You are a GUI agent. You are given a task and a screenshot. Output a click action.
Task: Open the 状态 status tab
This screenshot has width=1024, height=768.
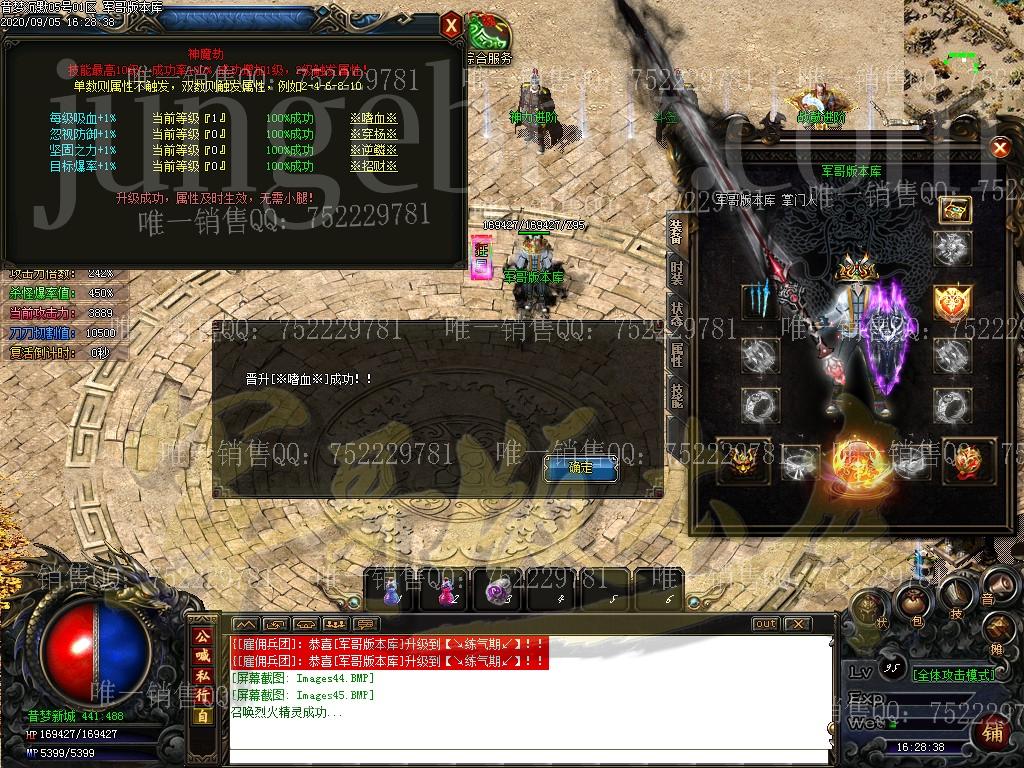[x=677, y=312]
